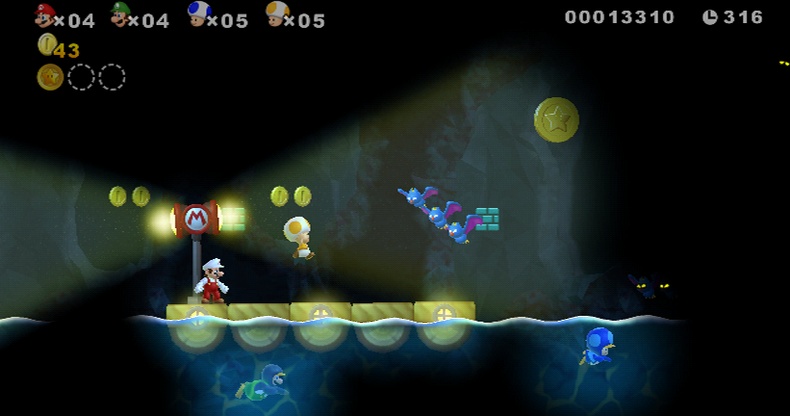Viewport: 790px width, 416px height.
Task: Click the gold coin counter icon
Action: click(x=46, y=44)
